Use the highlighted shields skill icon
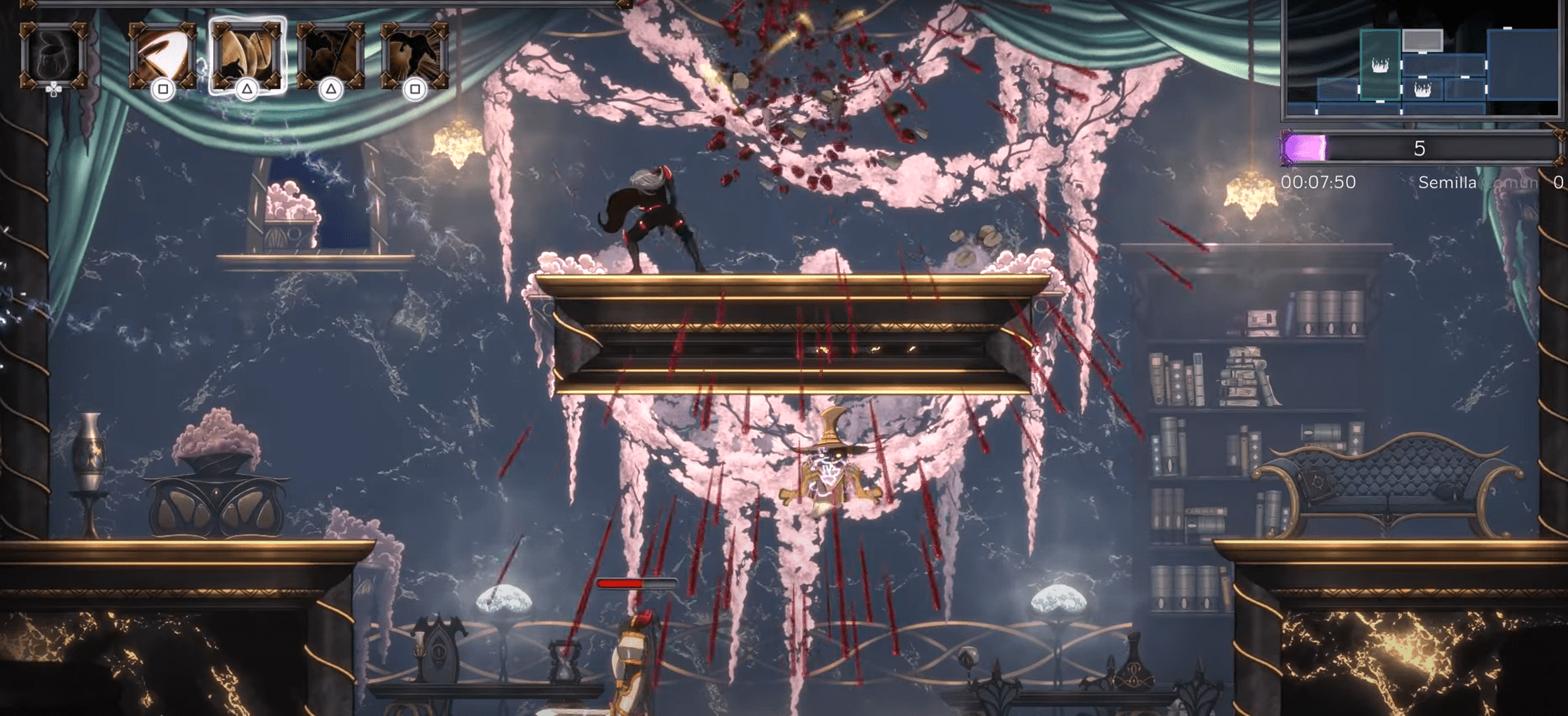This screenshot has height=716, width=1568. tap(247, 55)
